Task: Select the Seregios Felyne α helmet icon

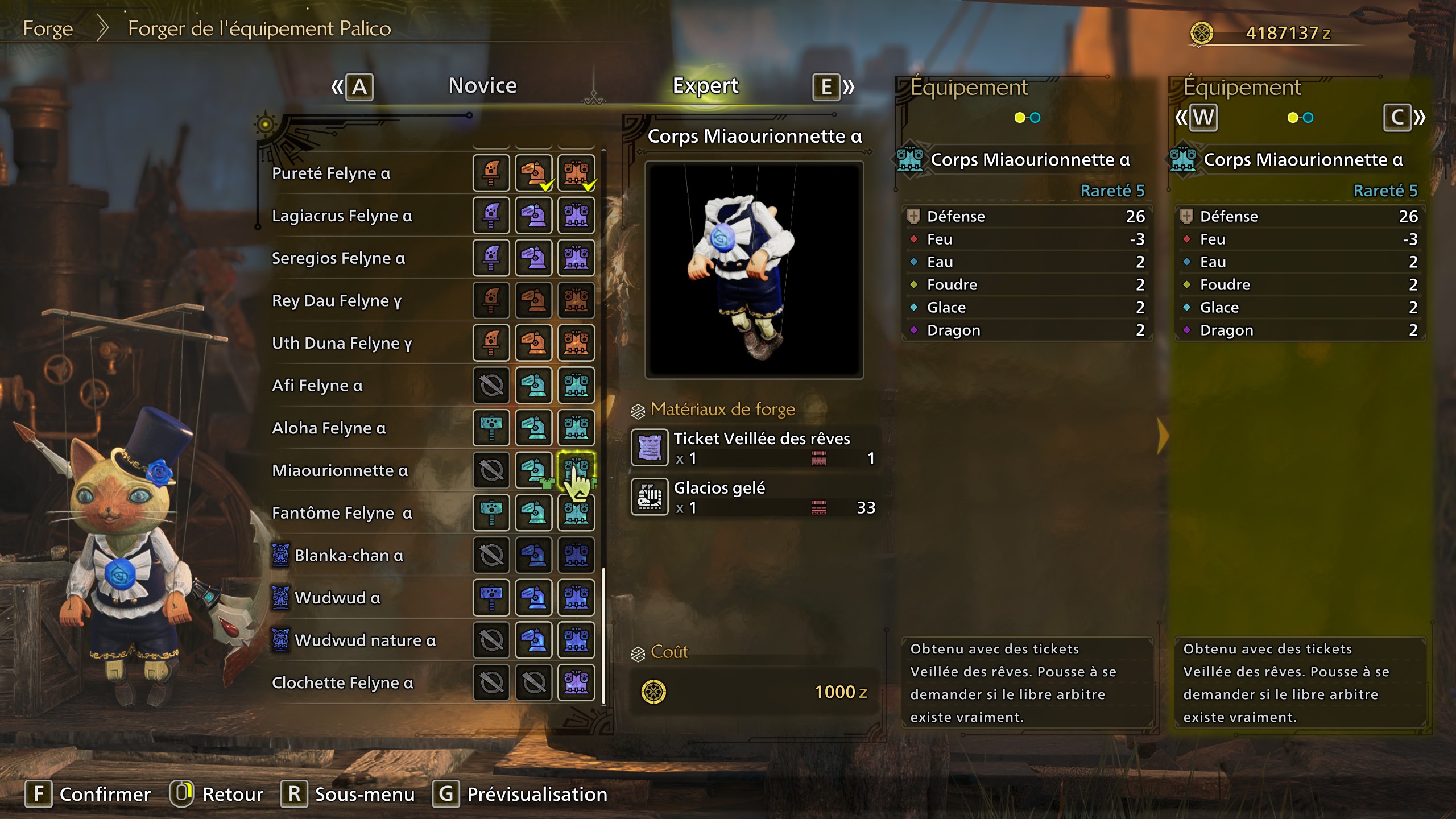Action: (x=533, y=258)
